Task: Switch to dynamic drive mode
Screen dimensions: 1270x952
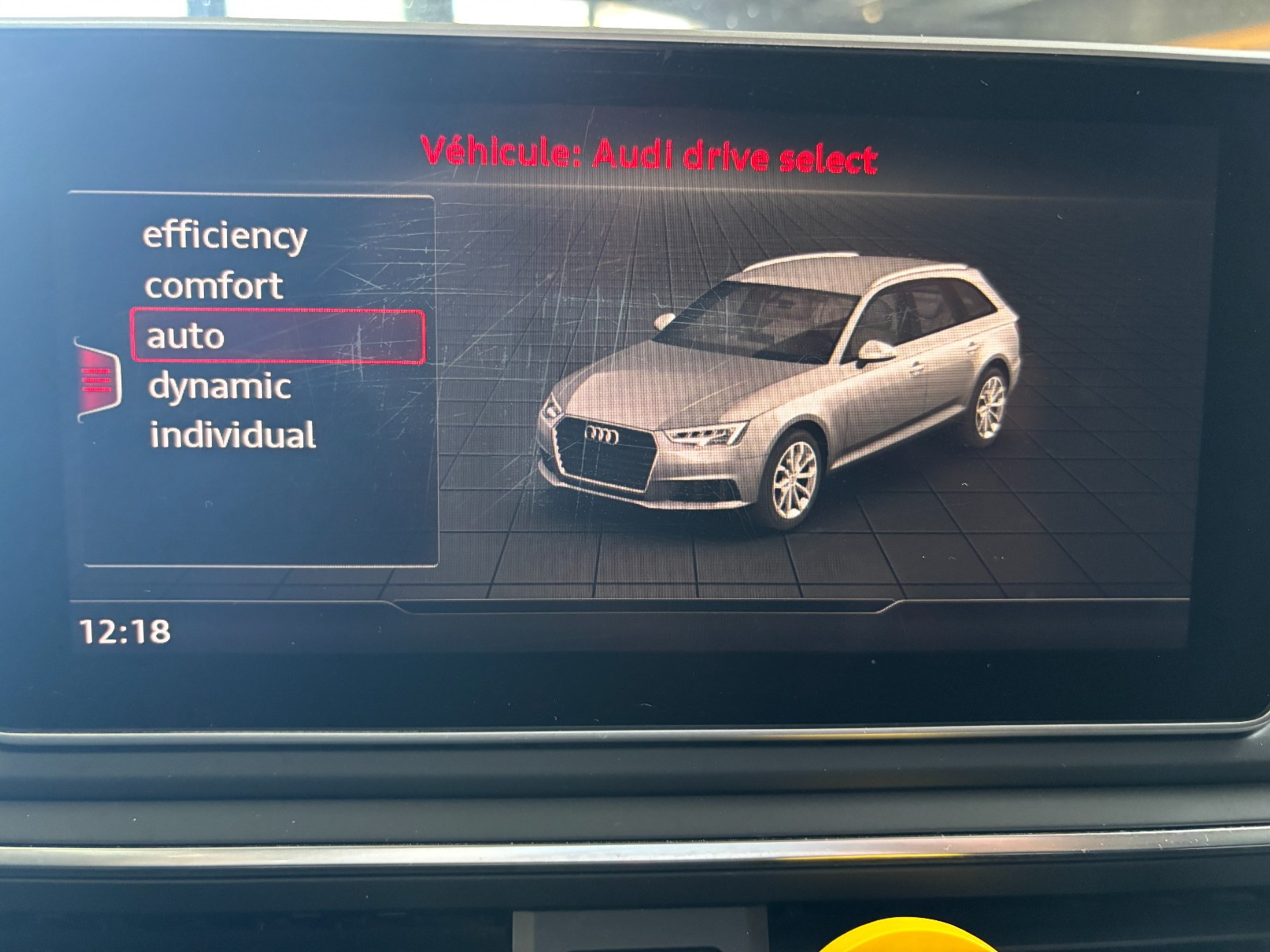Action: [x=220, y=387]
